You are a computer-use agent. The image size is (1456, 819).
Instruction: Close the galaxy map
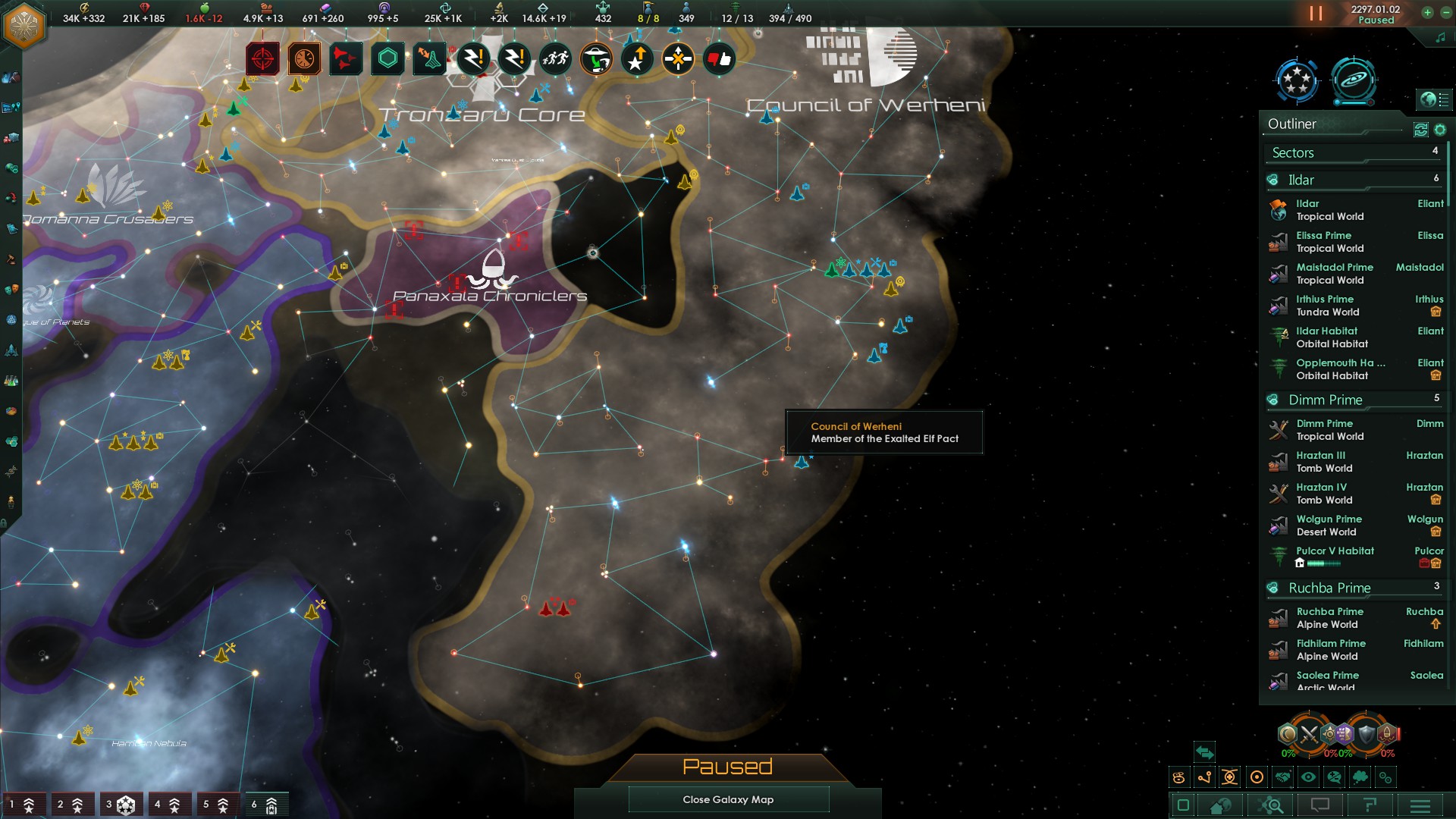728,799
